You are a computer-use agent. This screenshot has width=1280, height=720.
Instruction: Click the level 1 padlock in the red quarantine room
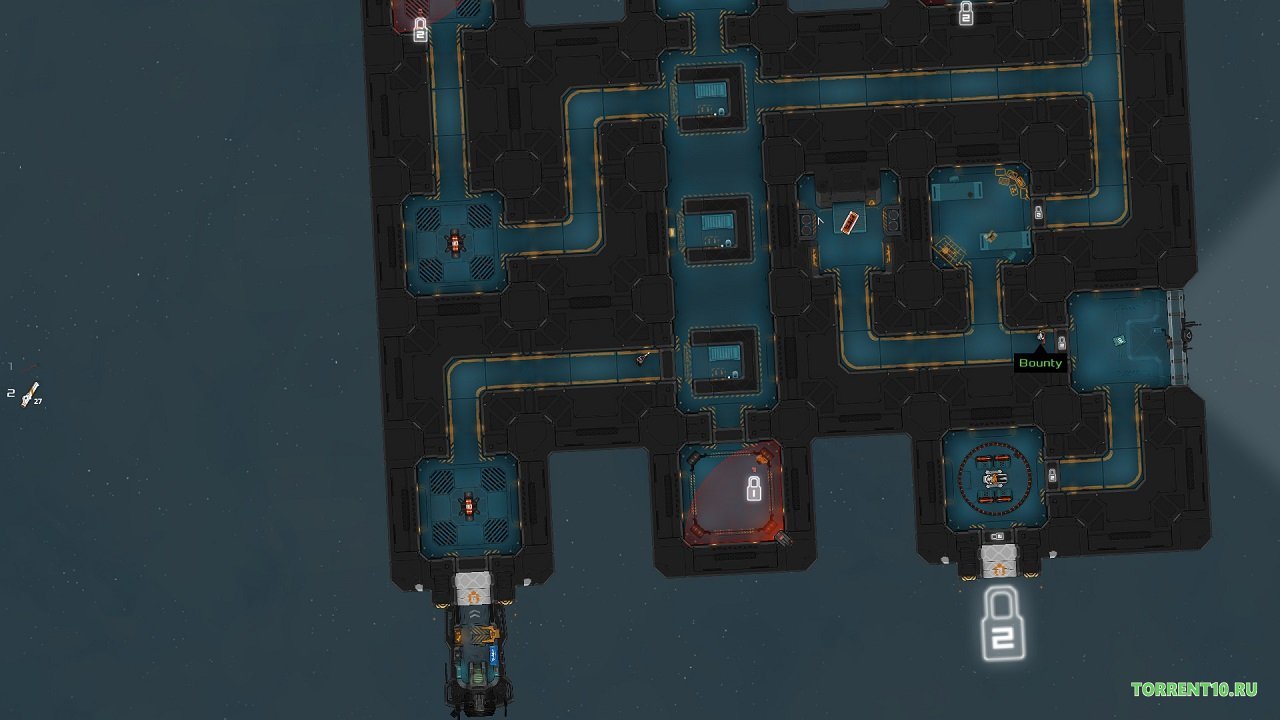[x=754, y=489]
